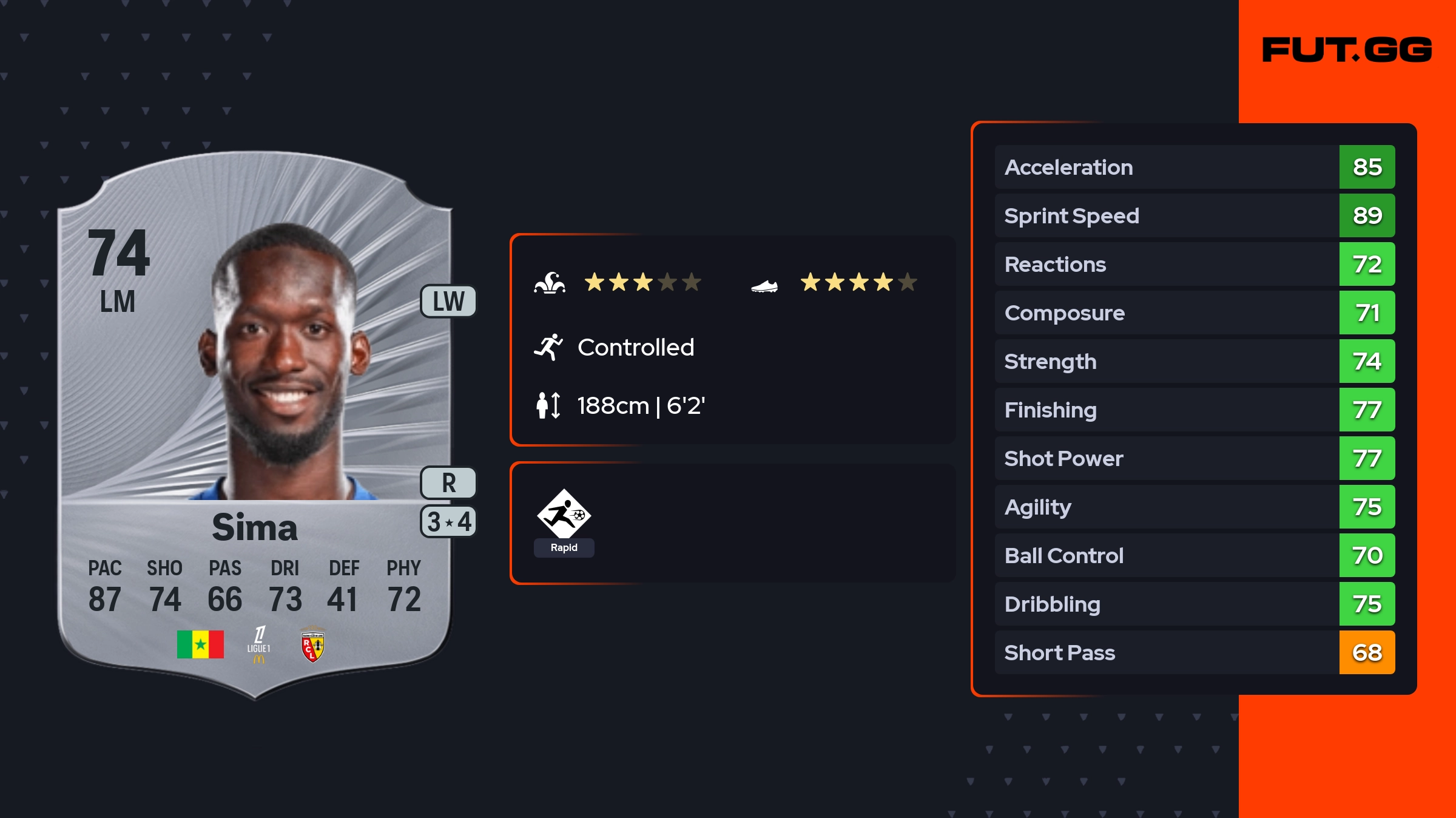Image resolution: width=1456 pixels, height=818 pixels.
Task: Select the skill moves star rating
Action: pos(642,283)
